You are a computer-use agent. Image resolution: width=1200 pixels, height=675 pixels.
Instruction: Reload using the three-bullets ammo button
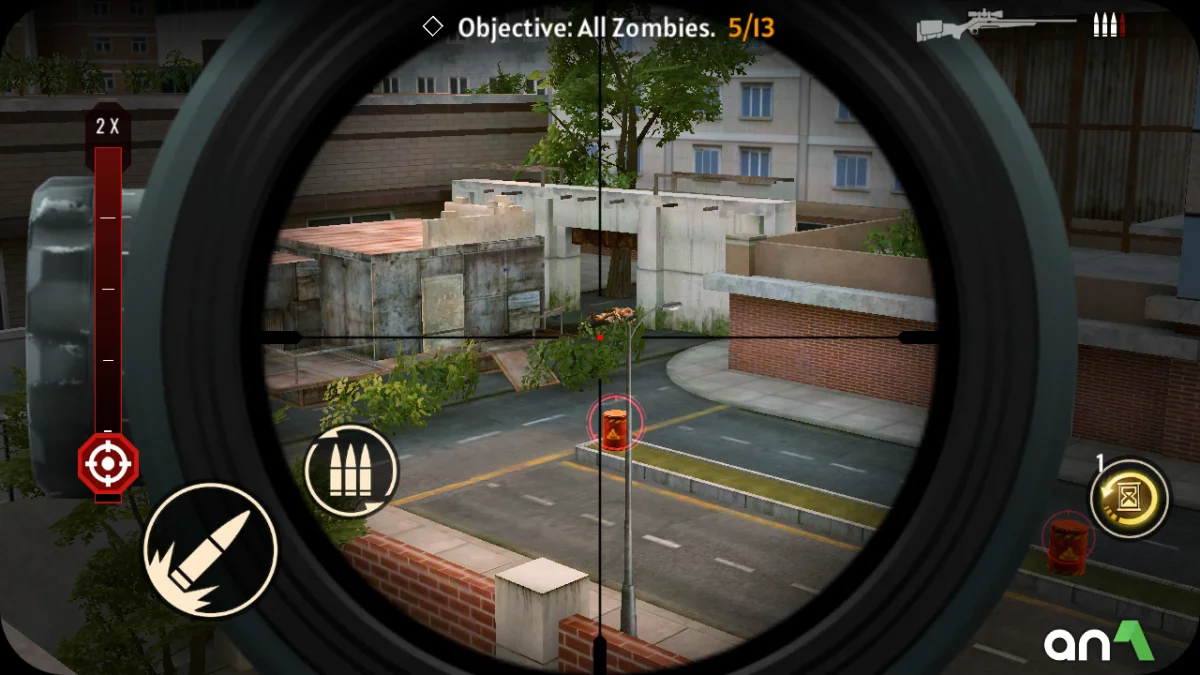click(x=351, y=470)
